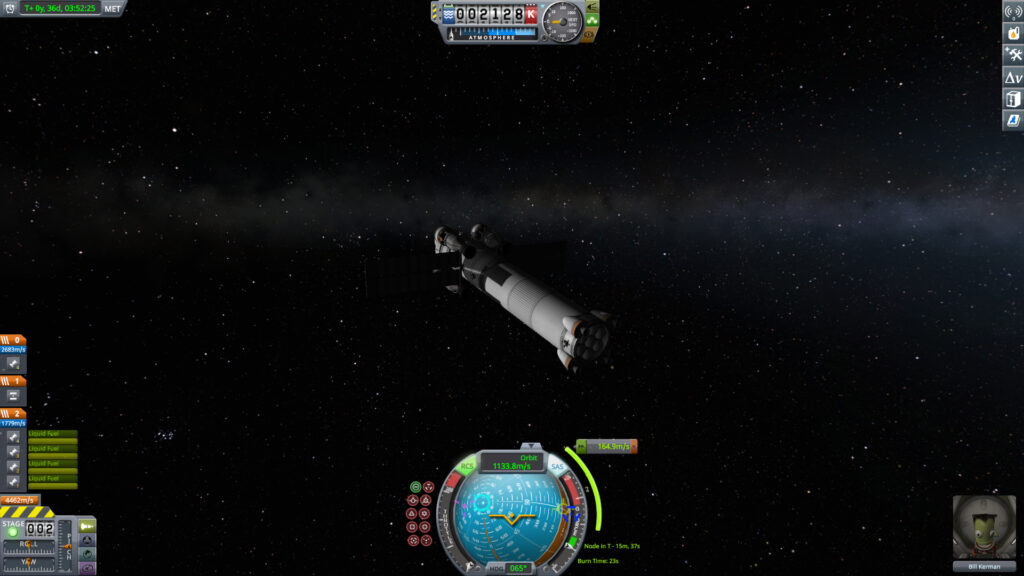Open the Delta-V app in the toolbar
Screen dimensions: 1024x576
[x=1012, y=77]
